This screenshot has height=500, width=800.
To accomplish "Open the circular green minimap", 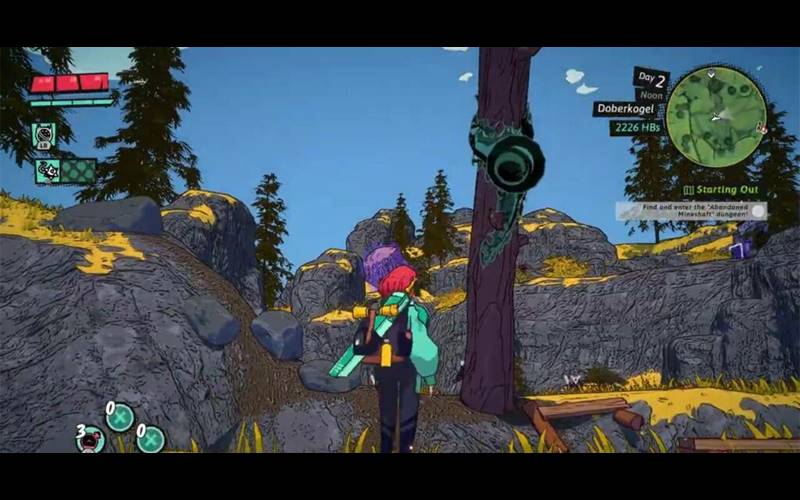I will [716, 115].
